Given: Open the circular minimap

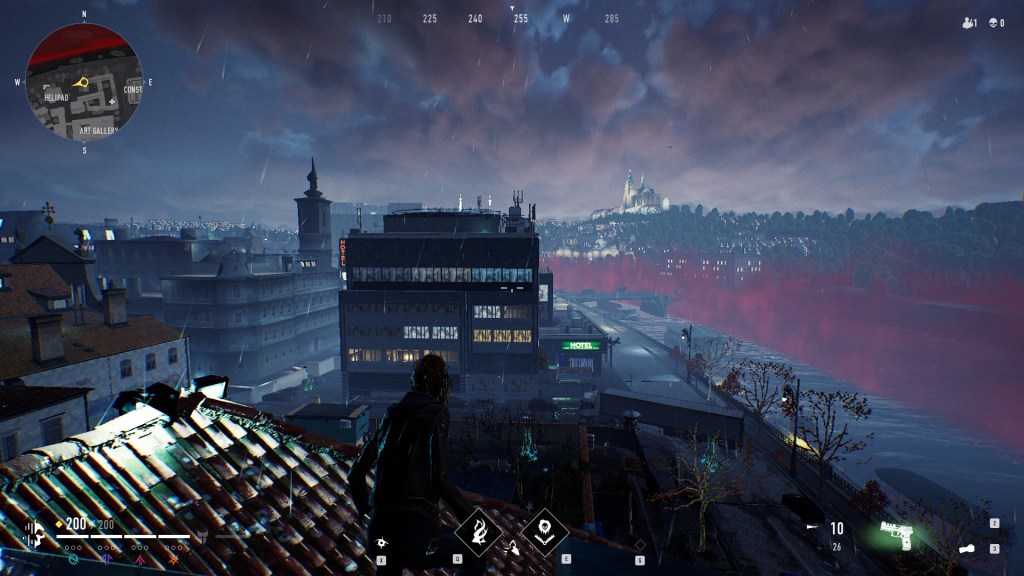Looking at the screenshot, I should point(84,82).
